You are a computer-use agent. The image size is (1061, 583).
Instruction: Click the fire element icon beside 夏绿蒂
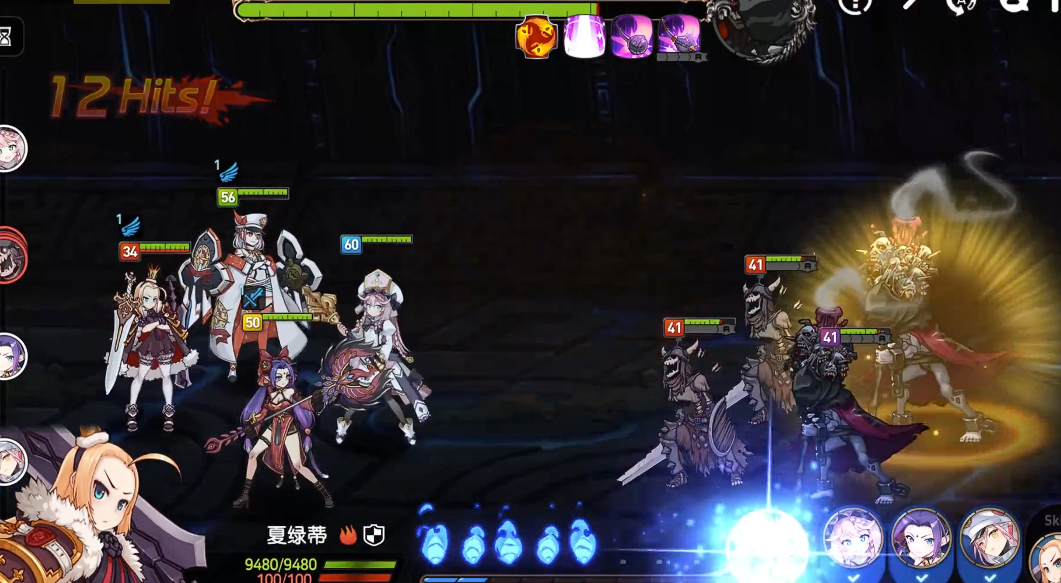coord(348,536)
